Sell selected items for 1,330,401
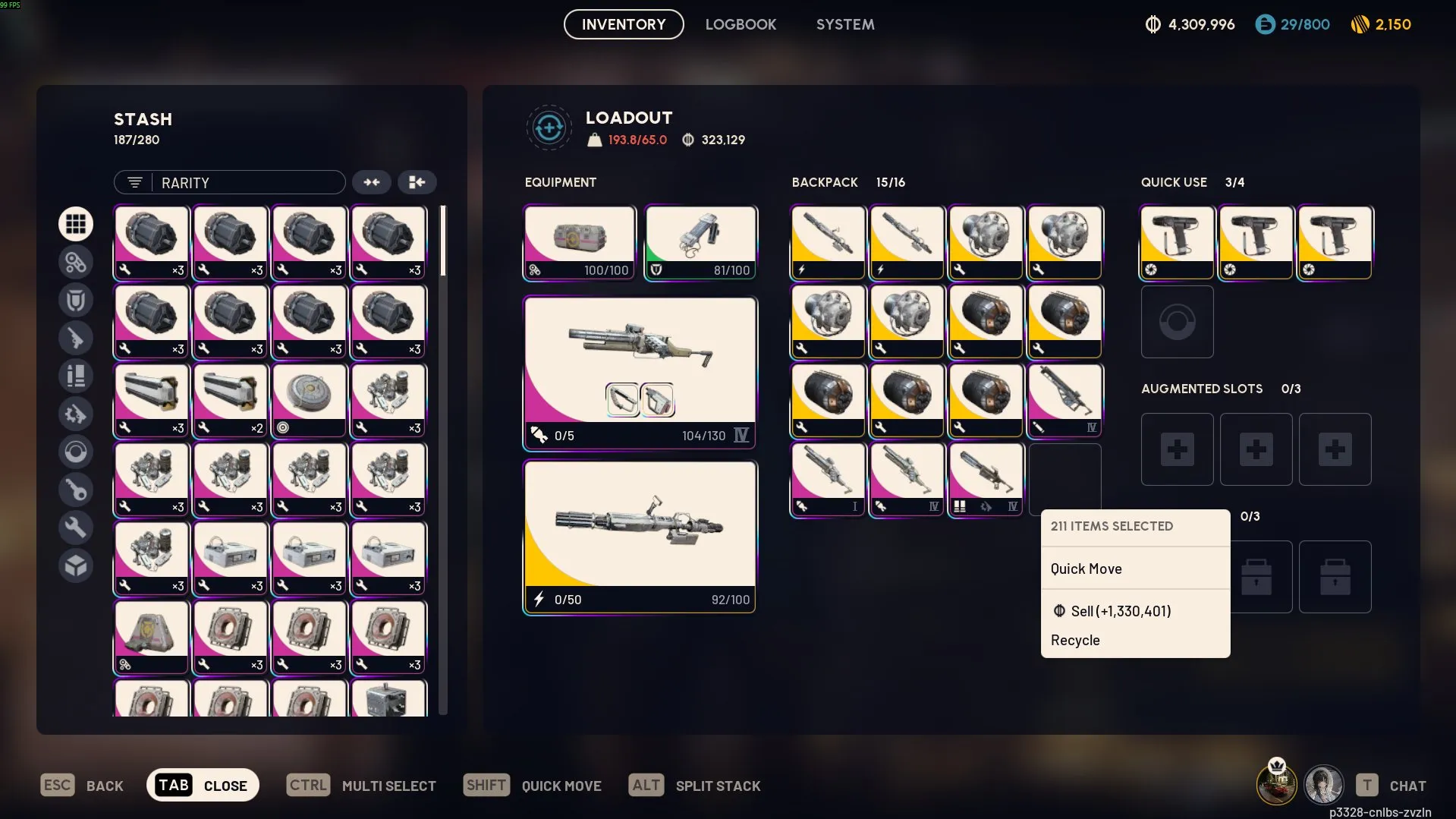Image resolution: width=1456 pixels, height=819 pixels. click(x=1121, y=611)
